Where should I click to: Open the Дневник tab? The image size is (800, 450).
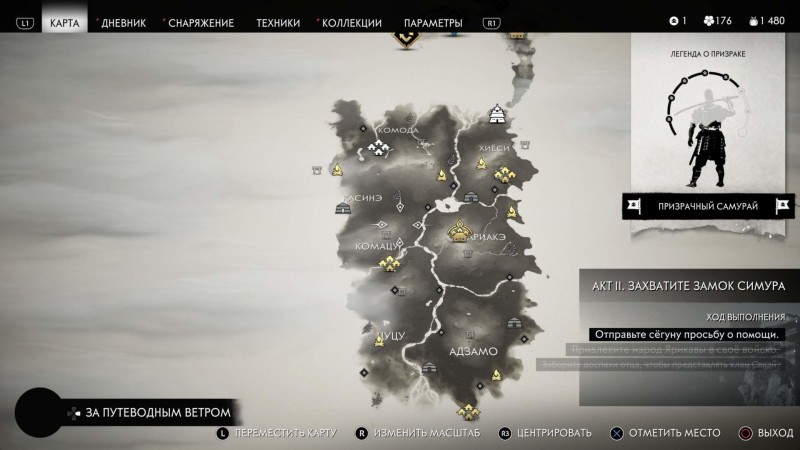pyautogui.click(x=123, y=22)
